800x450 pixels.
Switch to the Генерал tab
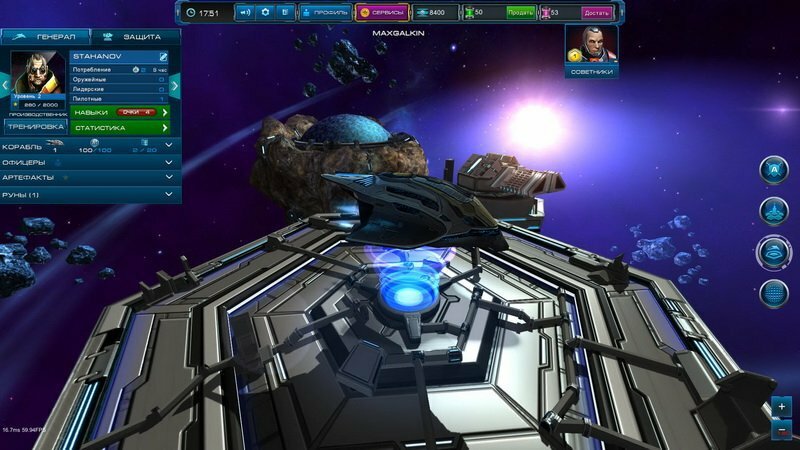coord(45,36)
